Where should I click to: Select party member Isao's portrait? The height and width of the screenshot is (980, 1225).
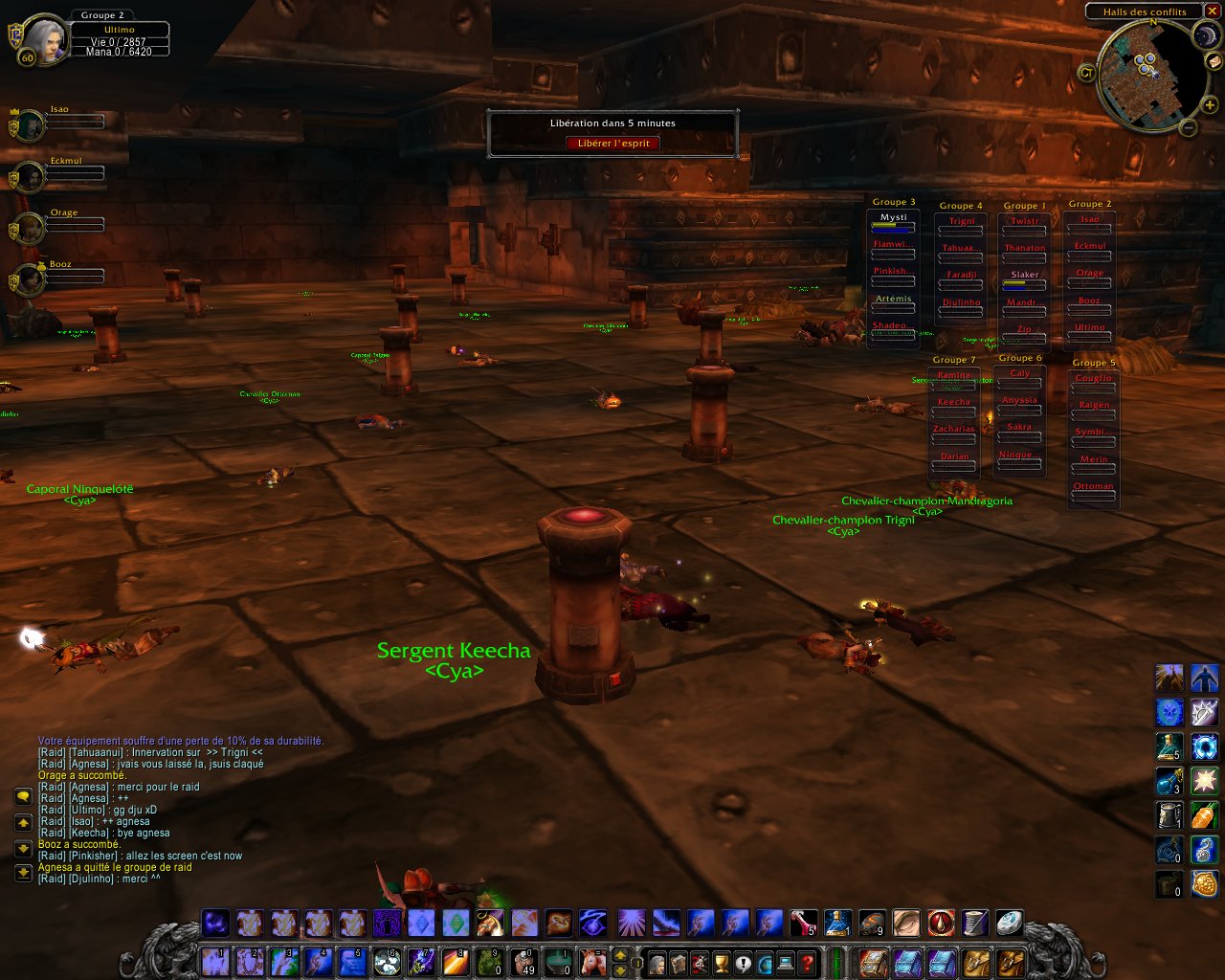[x=31, y=125]
